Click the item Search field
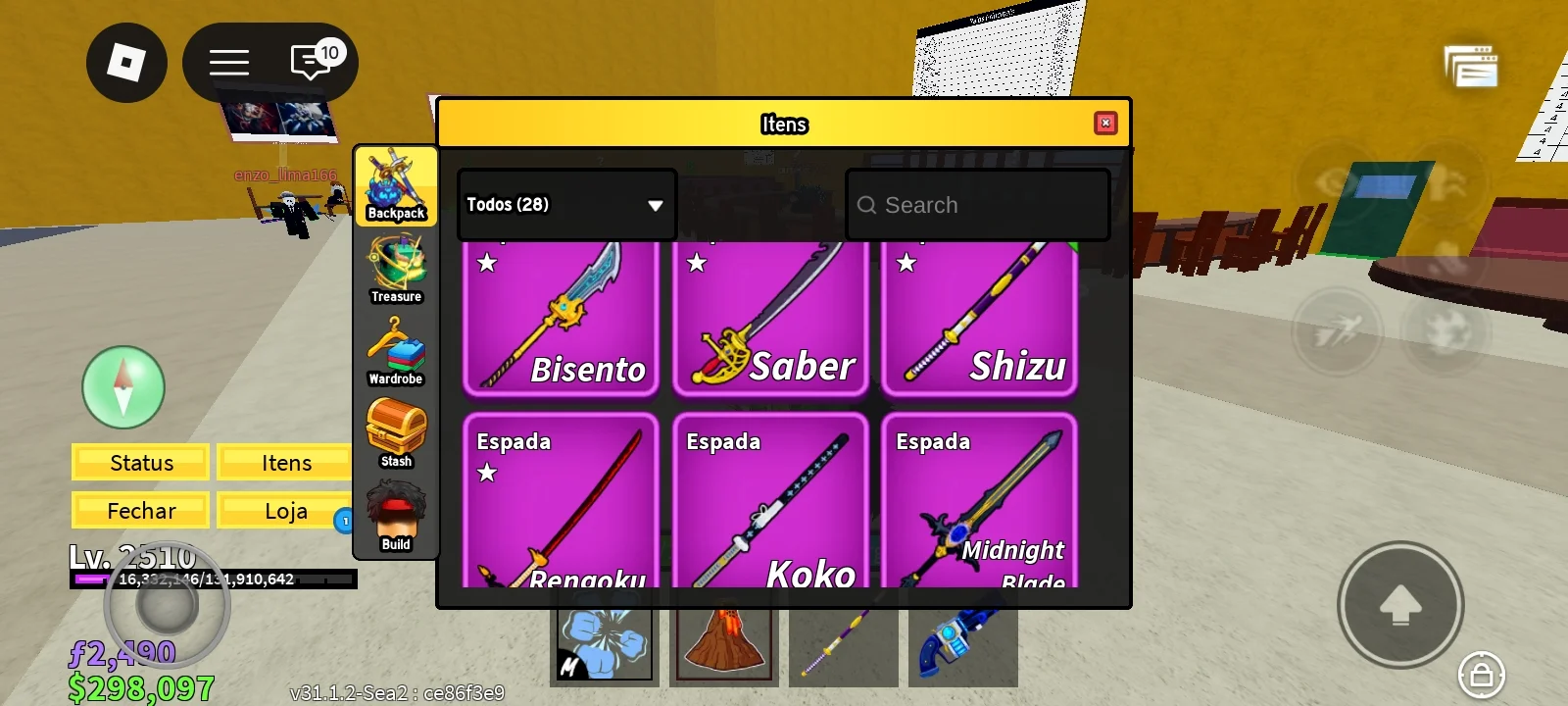1568x706 pixels. tap(978, 205)
